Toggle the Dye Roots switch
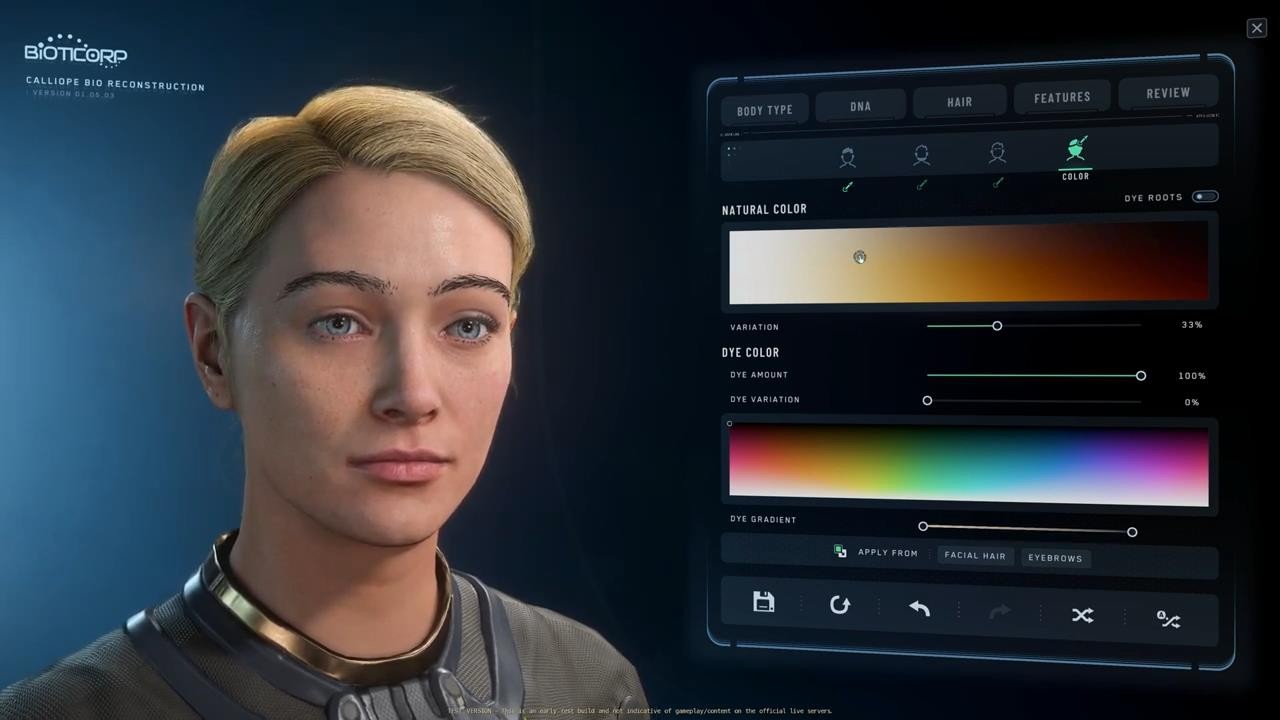Viewport: 1280px width, 720px height. [x=1205, y=196]
